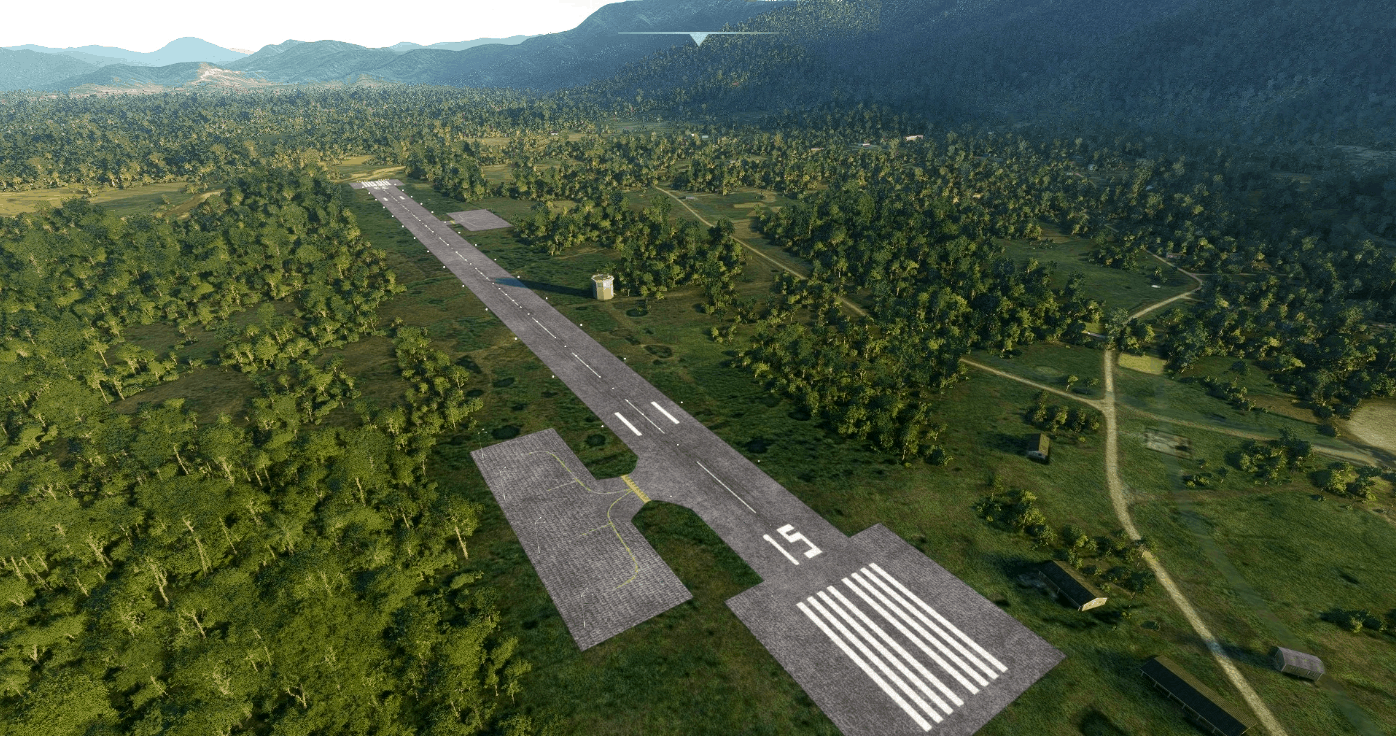Open the toolbar drop-down arrow handle

tap(698, 38)
